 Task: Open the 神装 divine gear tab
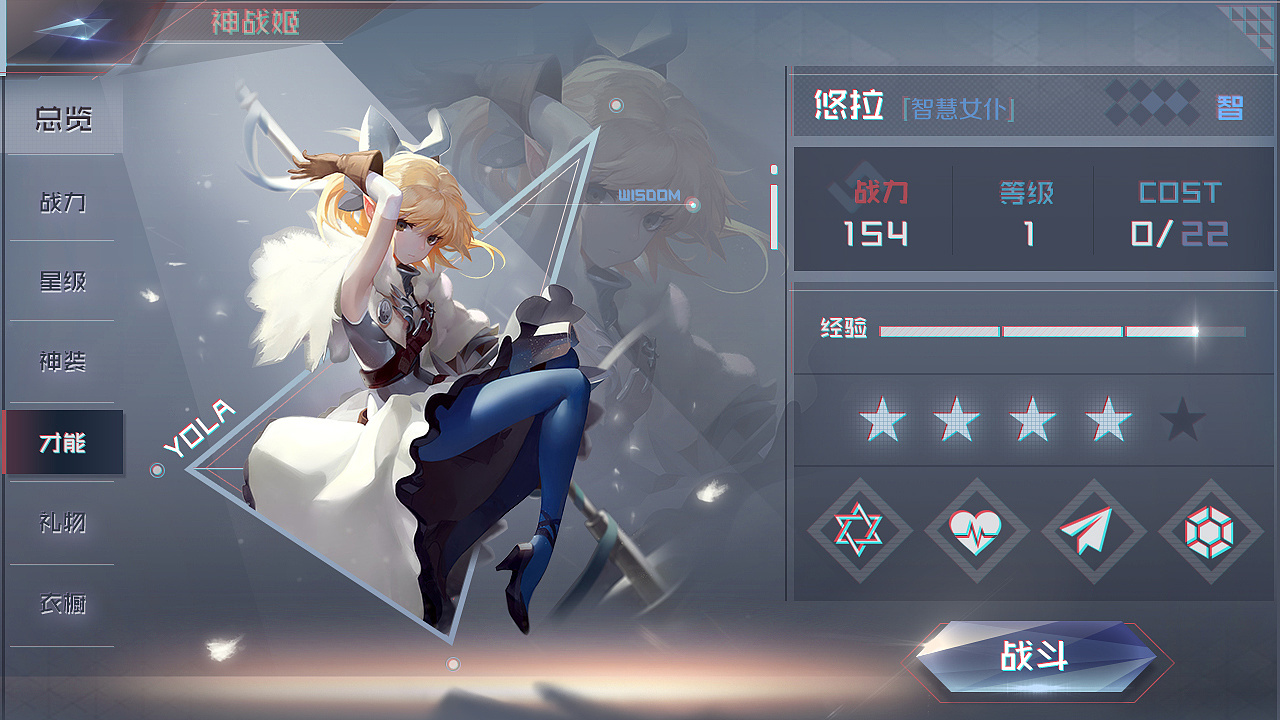coord(63,361)
